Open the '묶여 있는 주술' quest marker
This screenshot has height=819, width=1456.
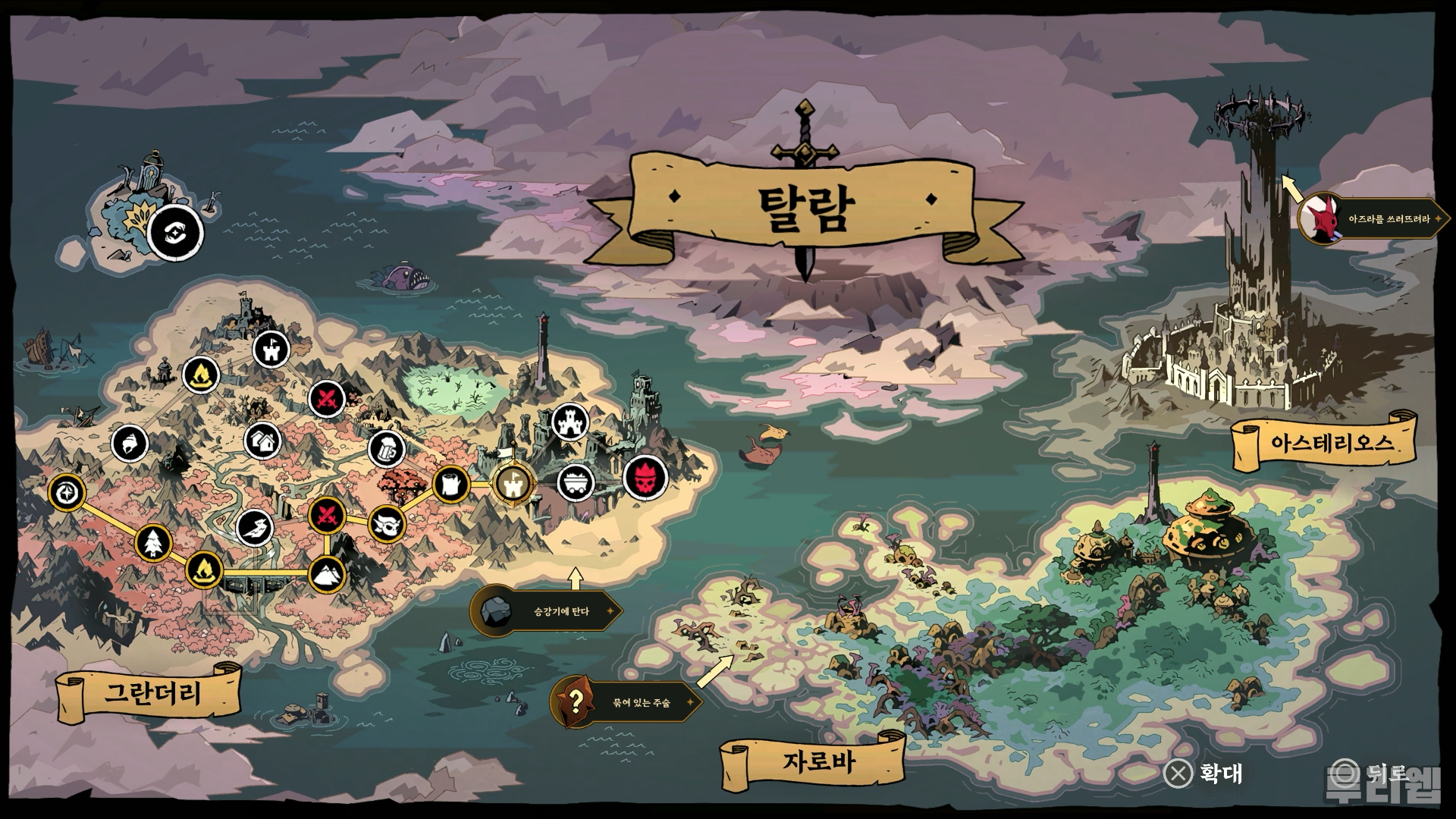click(x=626, y=702)
